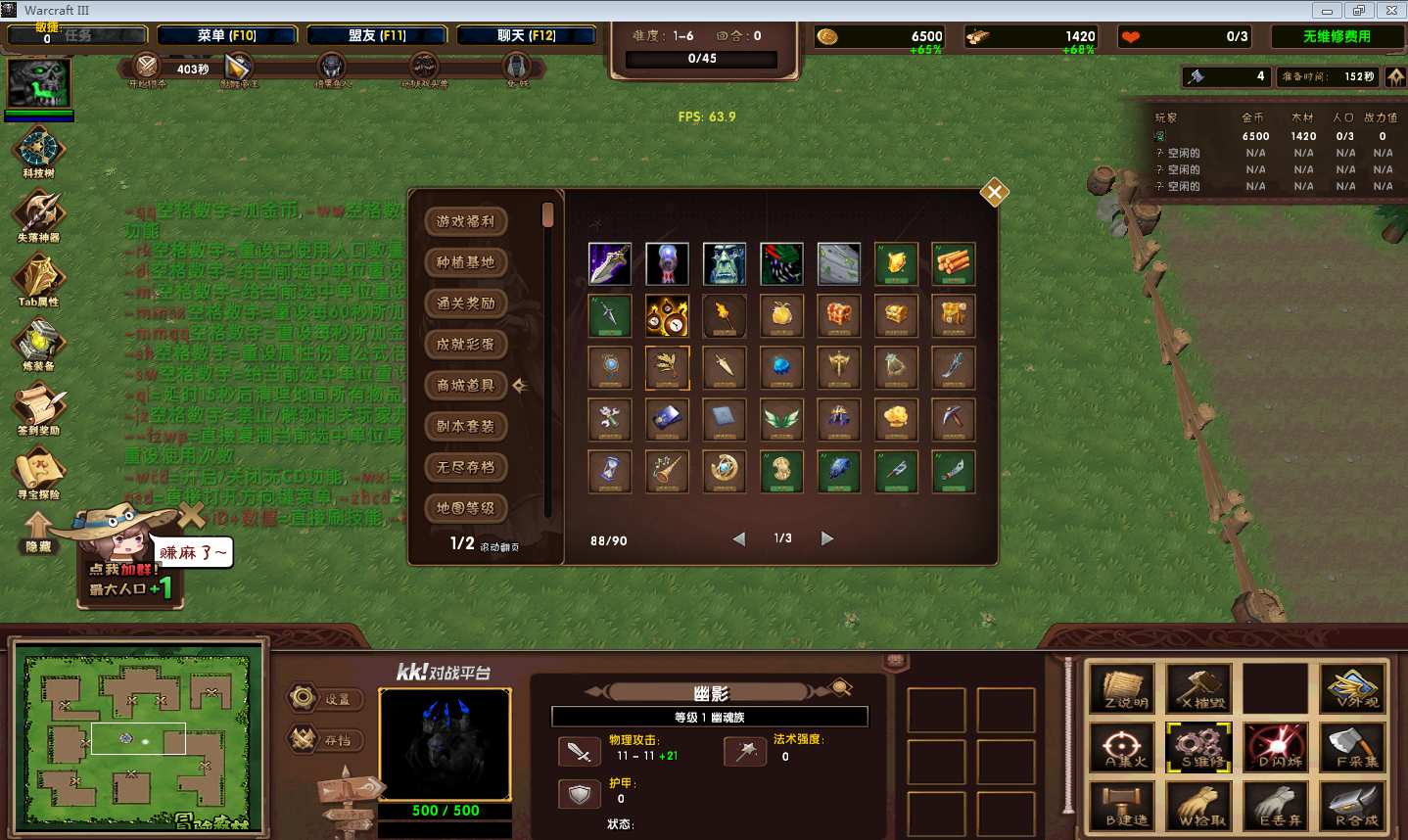The height and width of the screenshot is (840, 1408).
Task: Open the 设置 settings button
Action: (x=328, y=699)
